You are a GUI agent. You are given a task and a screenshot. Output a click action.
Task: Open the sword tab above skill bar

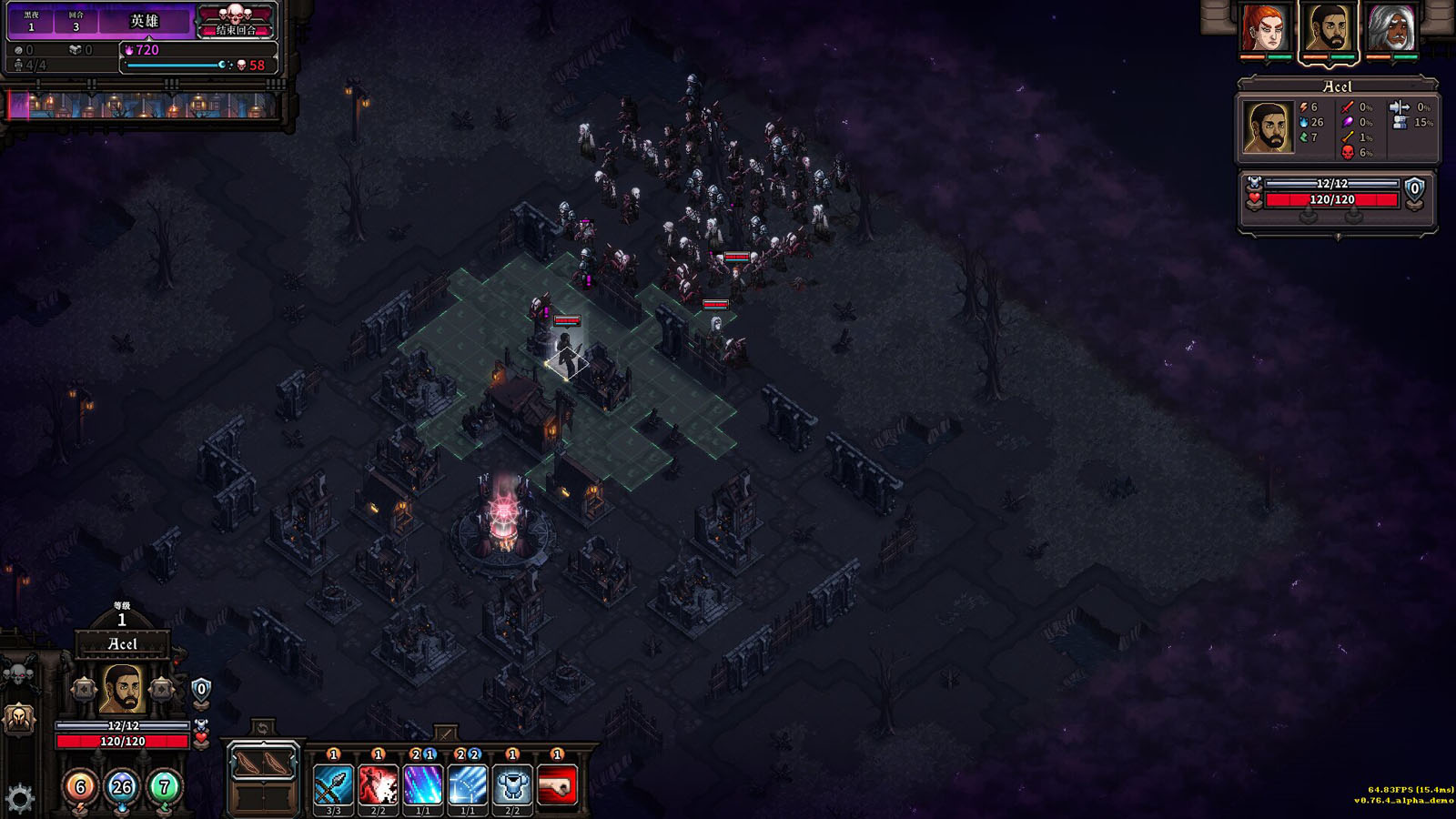(x=445, y=733)
